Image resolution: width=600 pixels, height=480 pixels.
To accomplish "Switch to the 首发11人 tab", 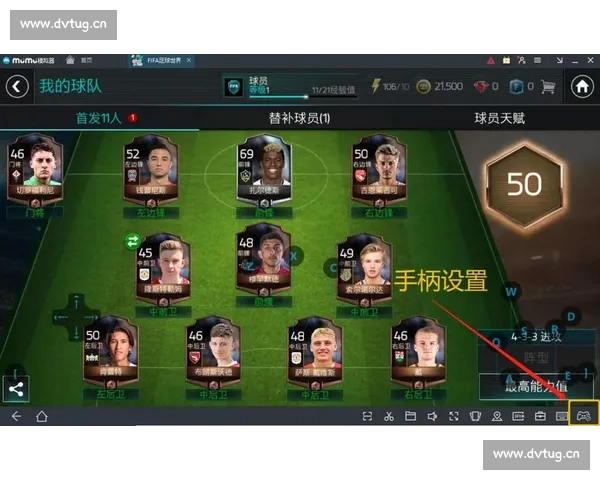I will [100, 119].
